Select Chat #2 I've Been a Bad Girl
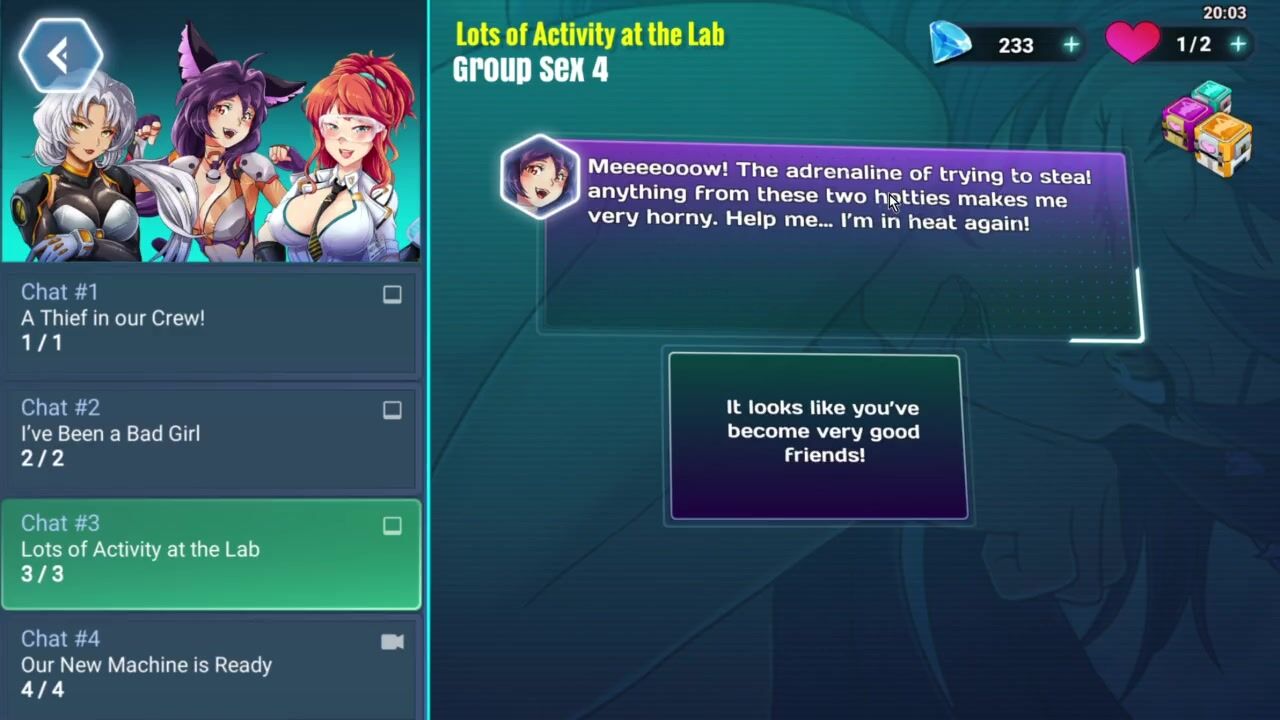The image size is (1280, 720). click(x=210, y=433)
